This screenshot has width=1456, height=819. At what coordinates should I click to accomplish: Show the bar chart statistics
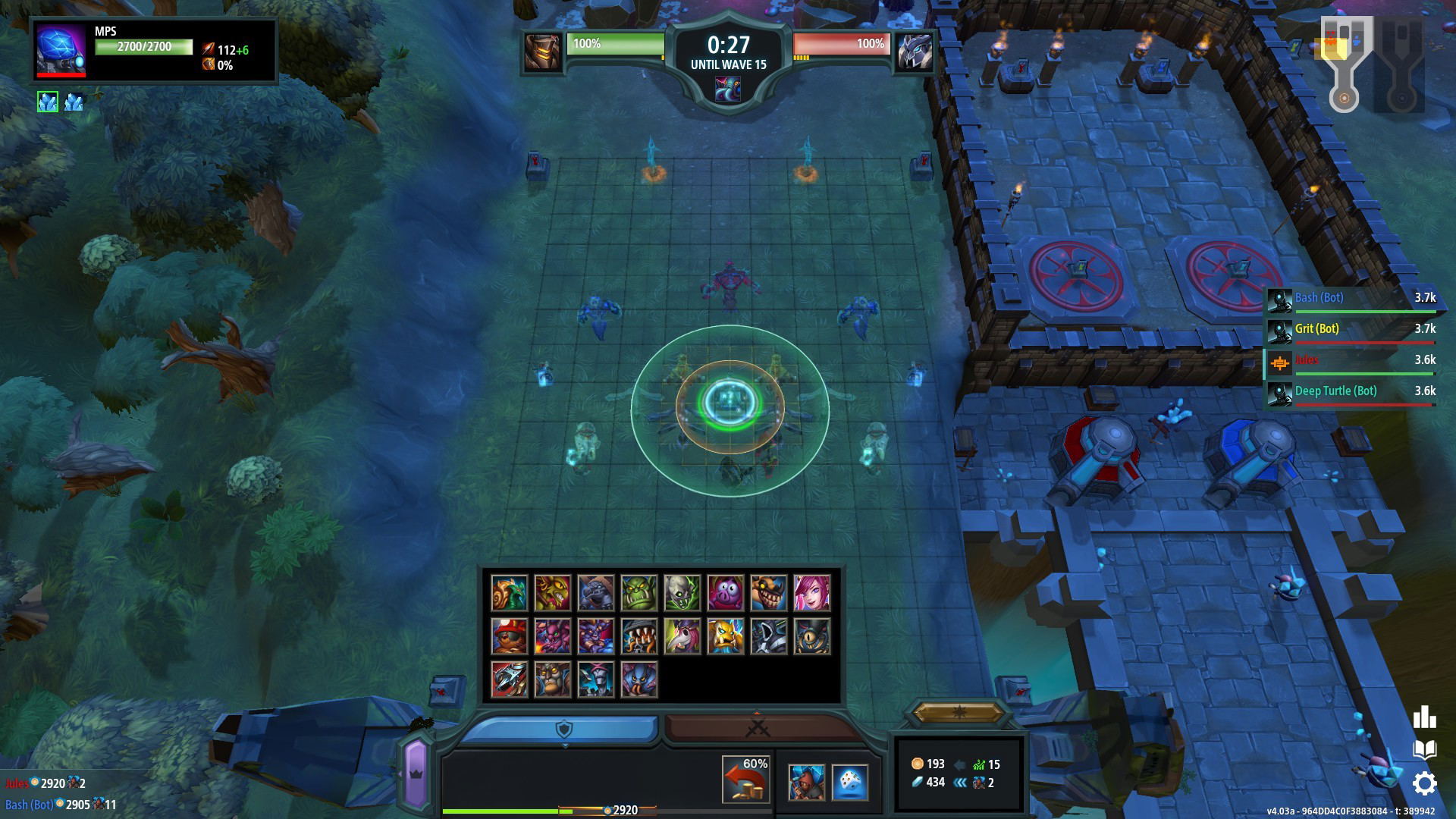pos(1424,717)
